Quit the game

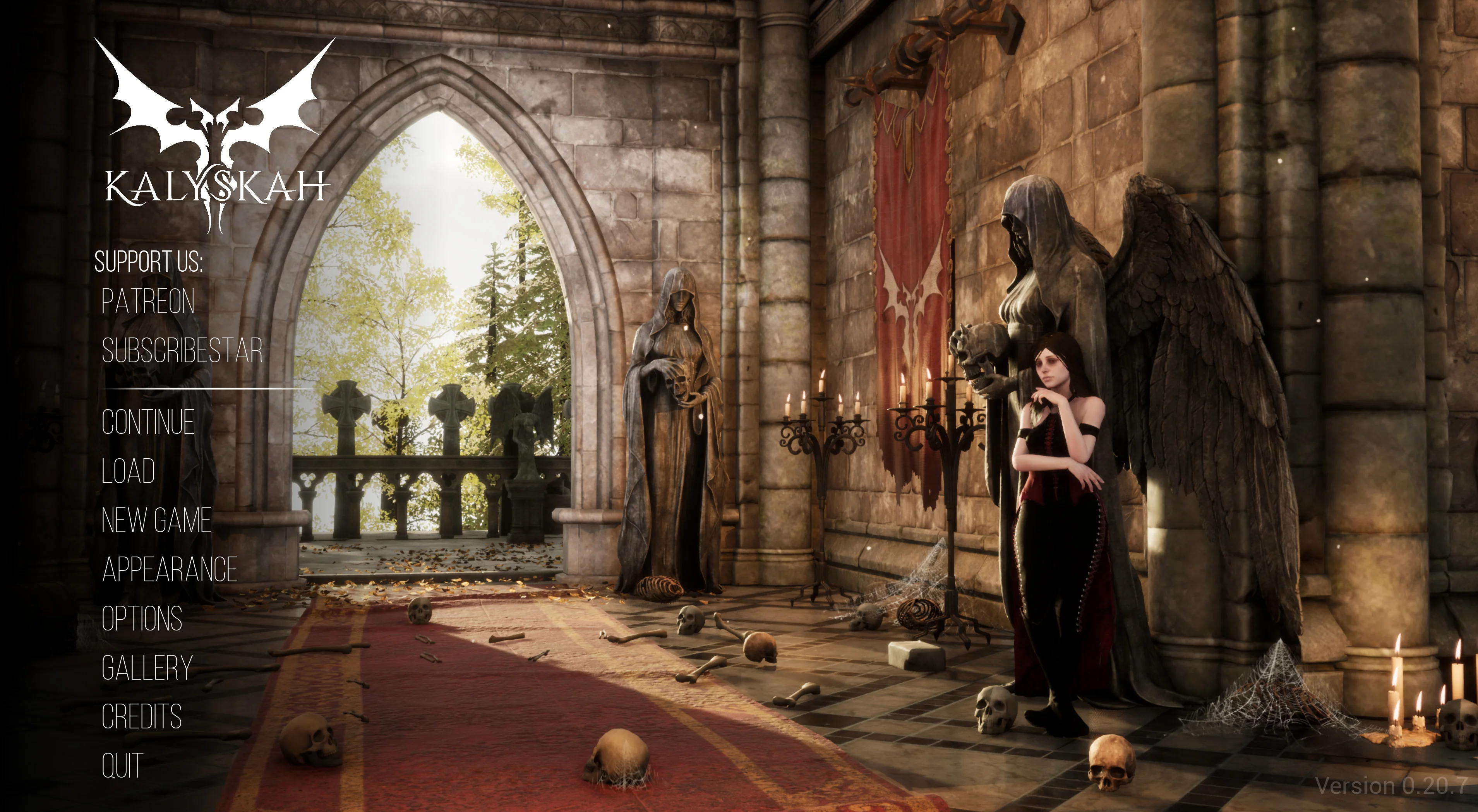click(x=122, y=765)
